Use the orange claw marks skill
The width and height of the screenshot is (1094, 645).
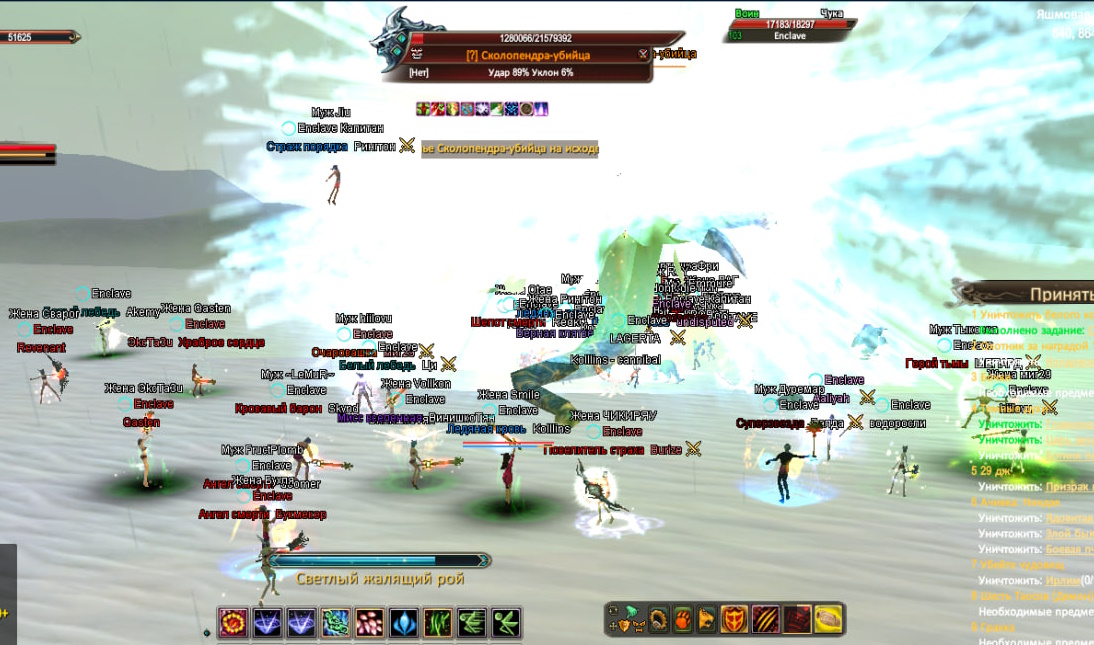766,619
